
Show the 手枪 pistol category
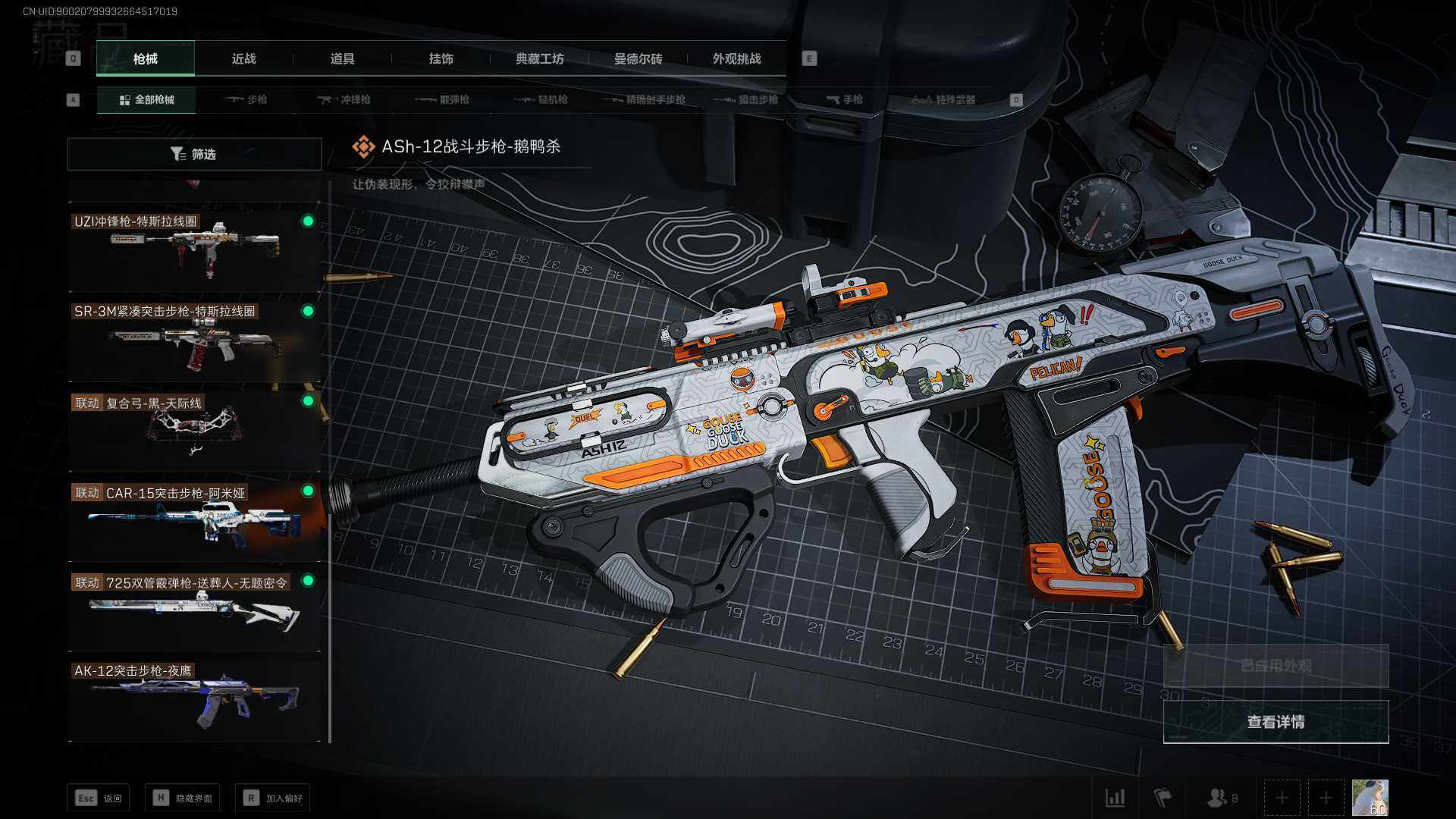click(x=844, y=99)
